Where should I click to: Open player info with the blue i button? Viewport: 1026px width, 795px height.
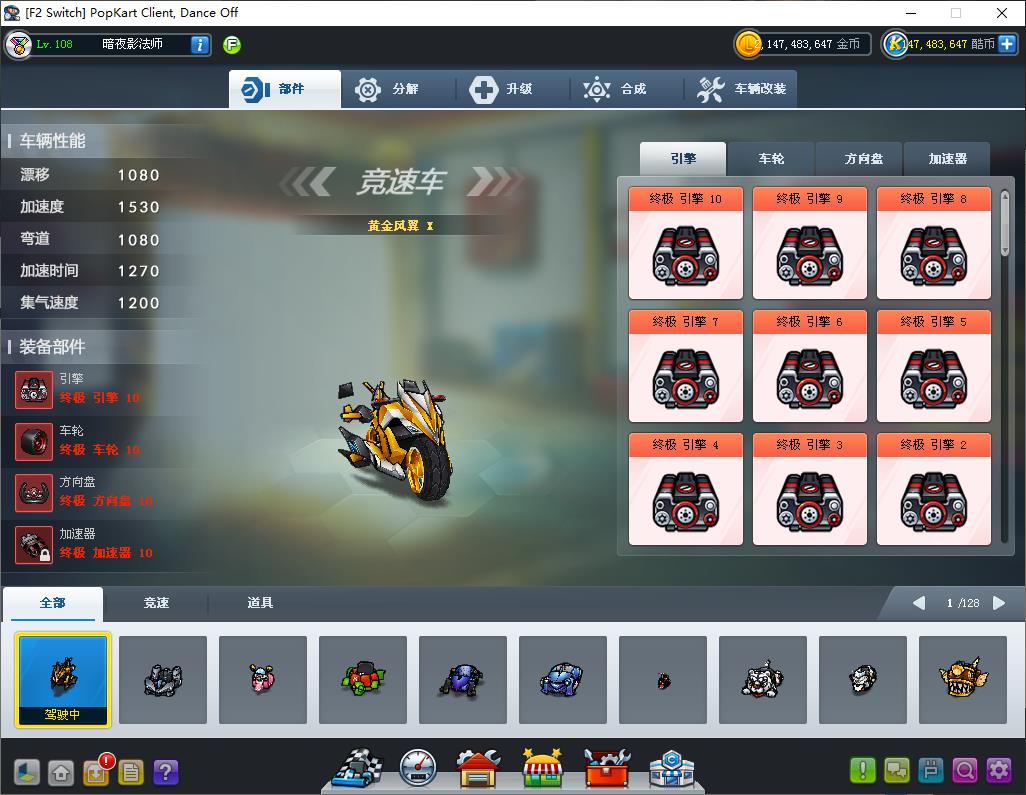[200, 44]
